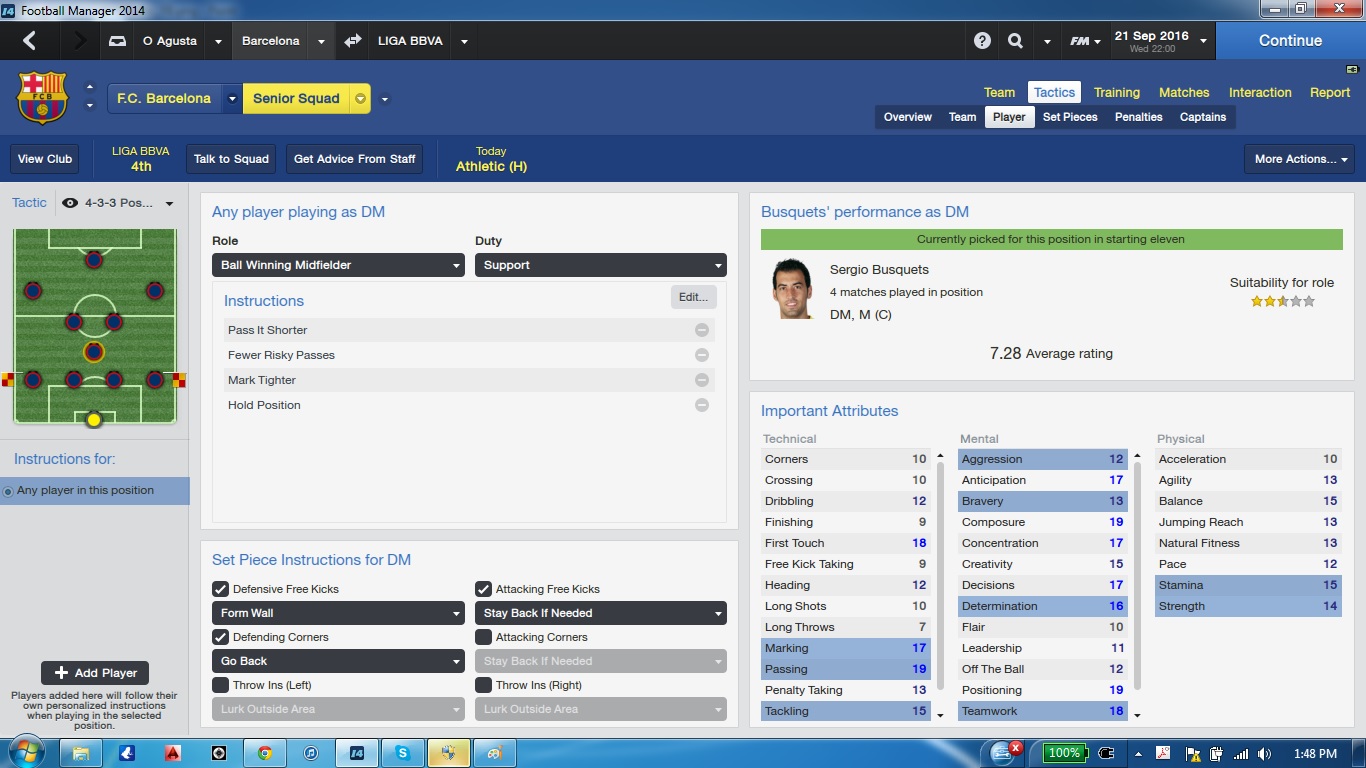The height and width of the screenshot is (768, 1366).
Task: Open the search magnifier icon
Action: click(x=1015, y=41)
